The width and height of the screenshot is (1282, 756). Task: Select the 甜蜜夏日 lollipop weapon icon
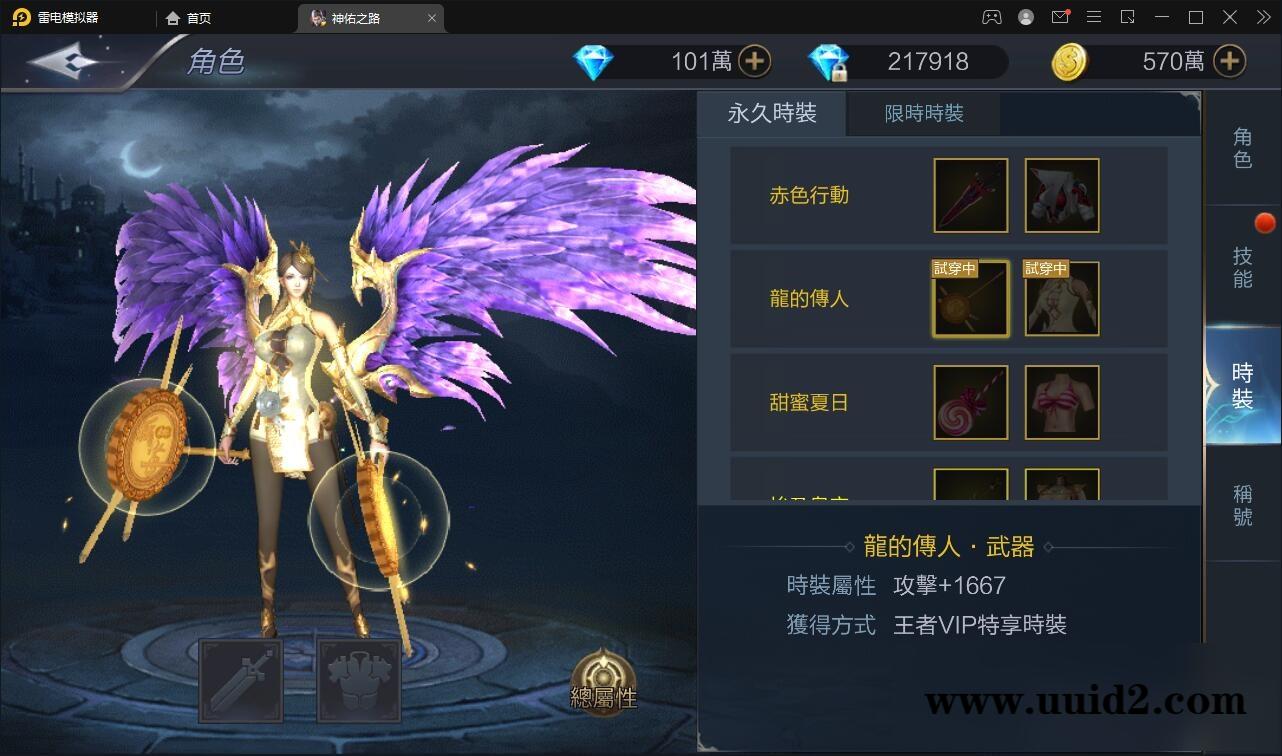point(969,403)
